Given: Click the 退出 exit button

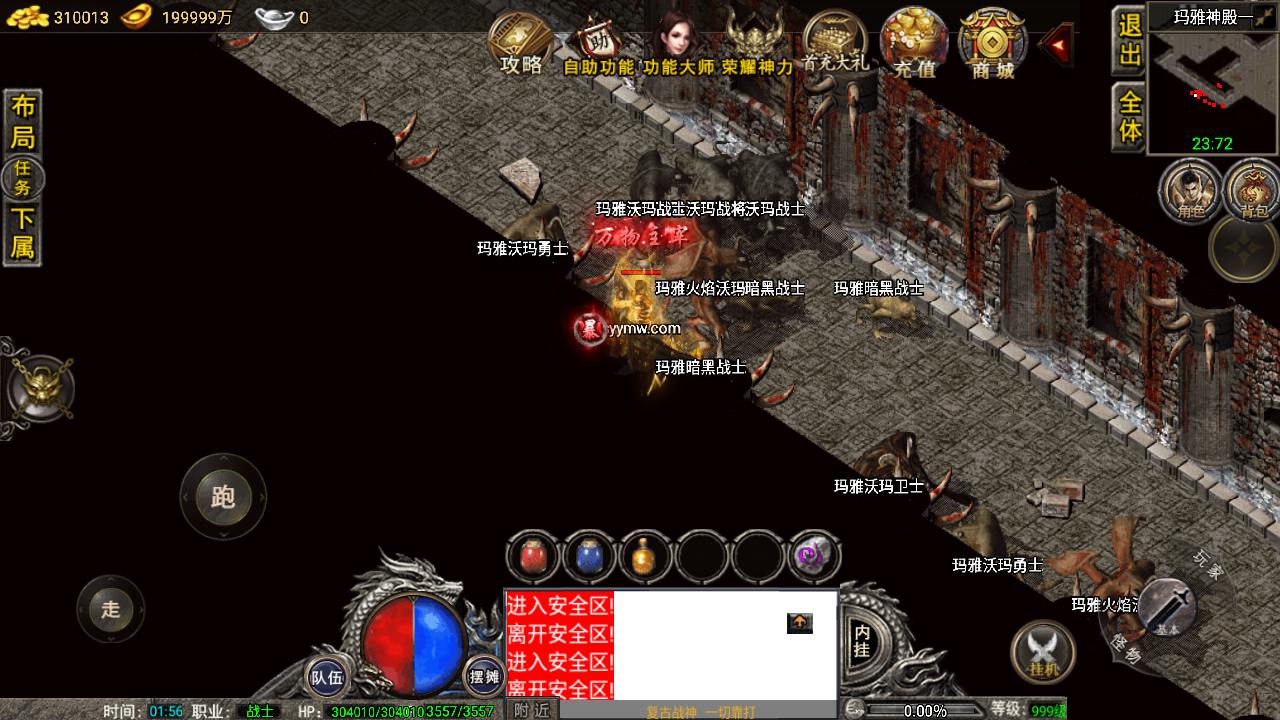Looking at the screenshot, I should (1129, 41).
